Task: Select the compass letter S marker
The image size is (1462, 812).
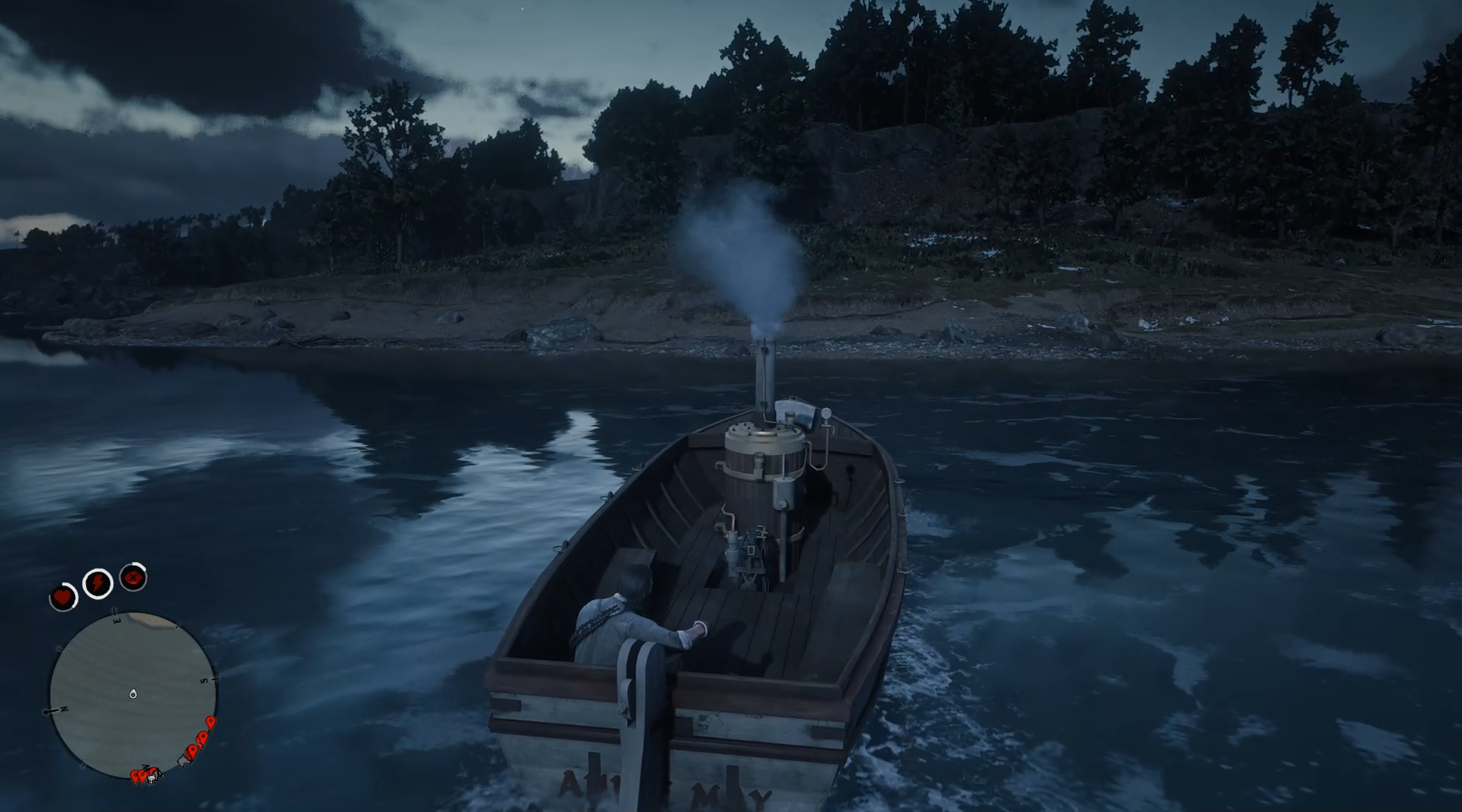Action: 204,682
